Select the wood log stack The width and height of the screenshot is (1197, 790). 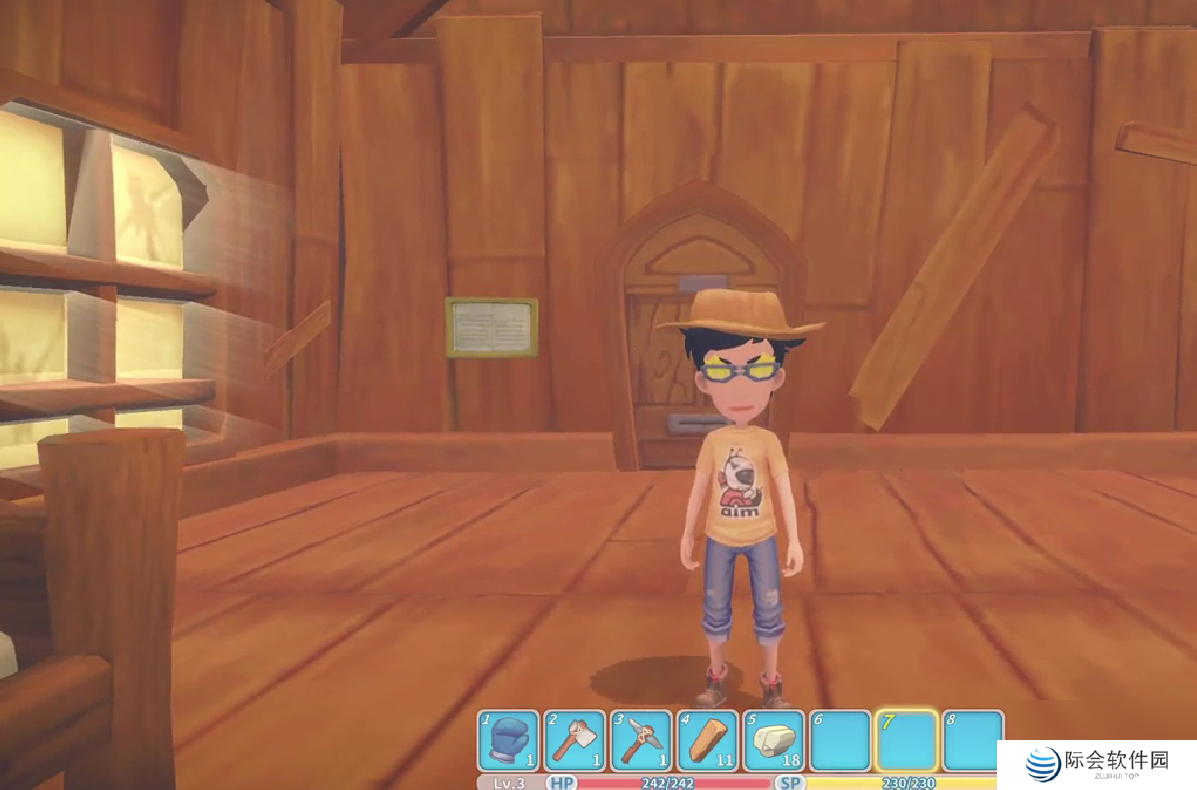tap(707, 741)
